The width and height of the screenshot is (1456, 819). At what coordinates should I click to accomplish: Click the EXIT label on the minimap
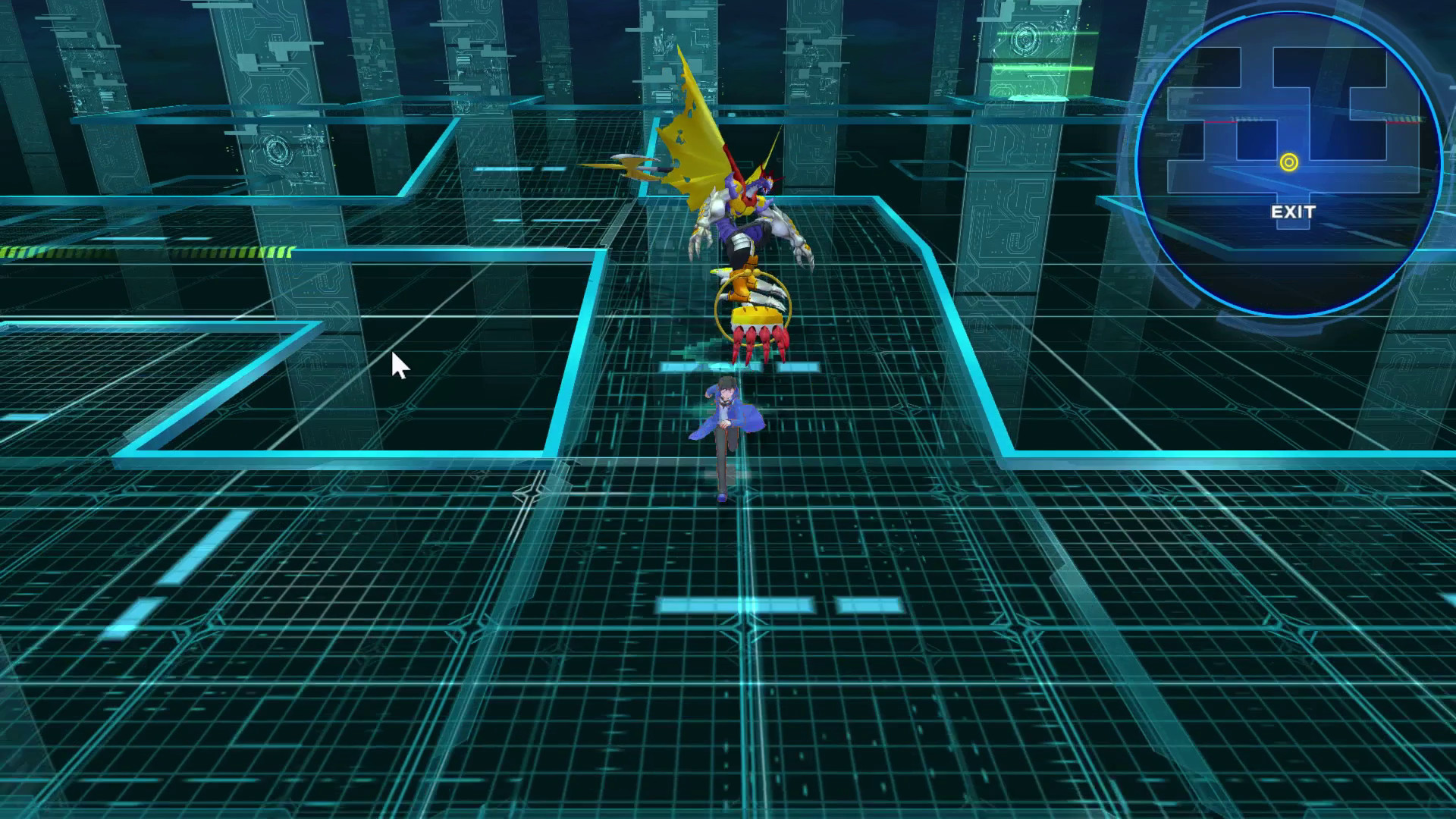coord(1293,212)
